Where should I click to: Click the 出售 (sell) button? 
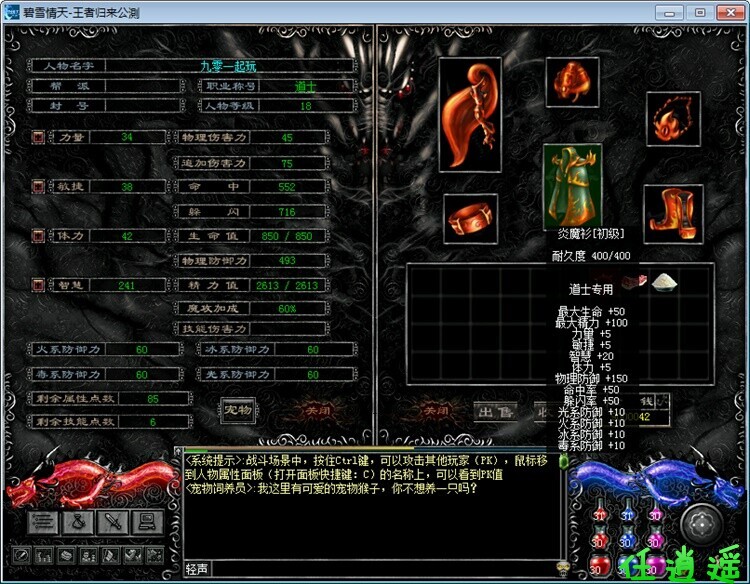[x=494, y=410]
